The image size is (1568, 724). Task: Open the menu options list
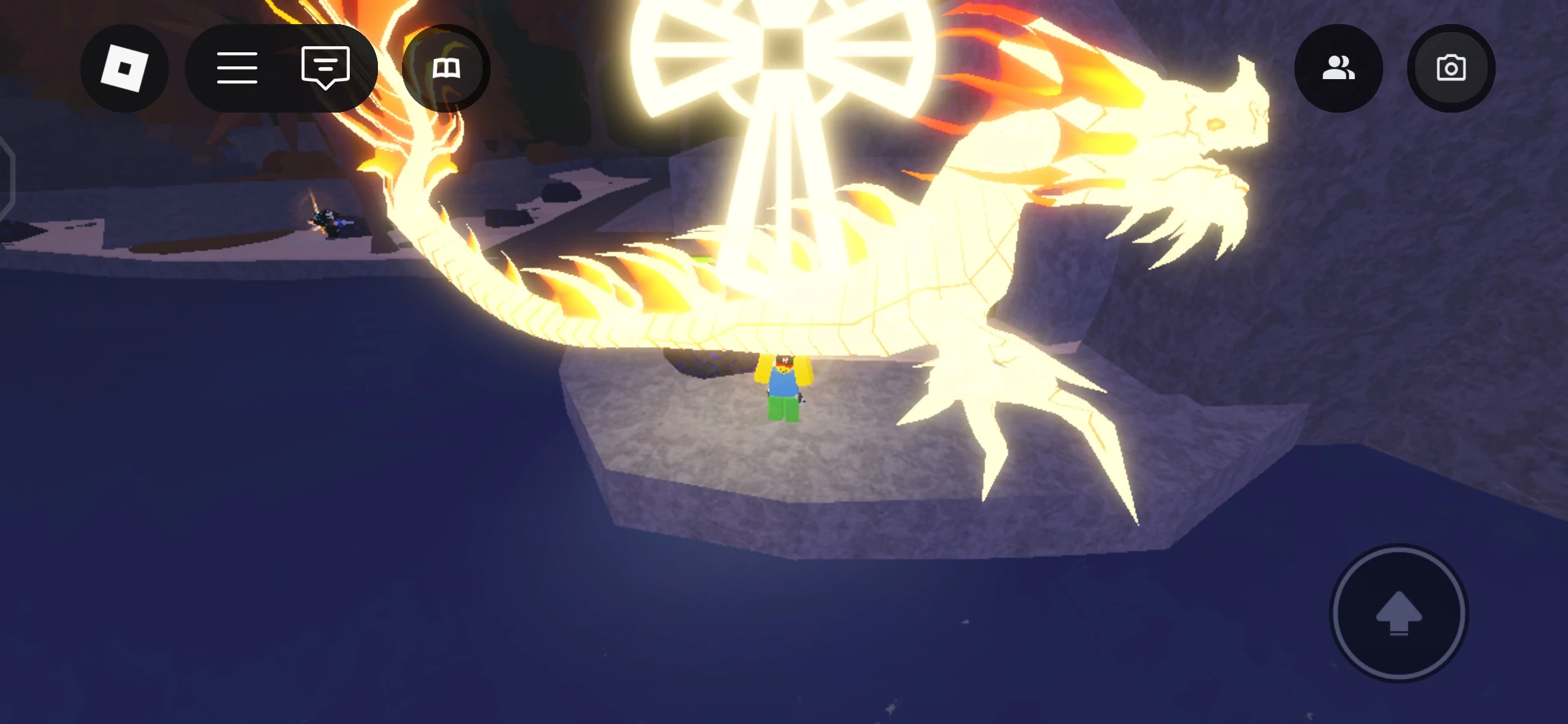point(238,67)
